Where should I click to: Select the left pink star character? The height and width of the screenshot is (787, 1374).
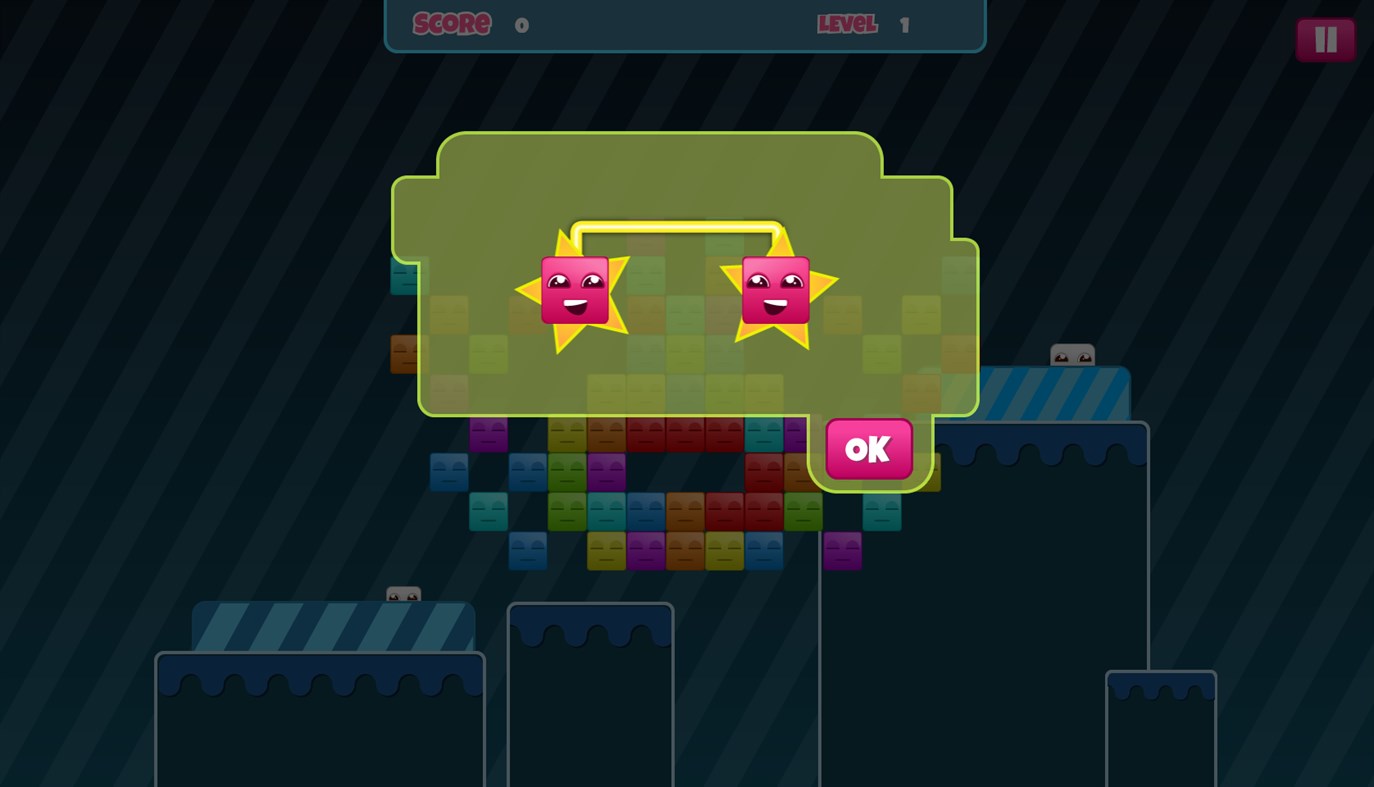point(575,290)
